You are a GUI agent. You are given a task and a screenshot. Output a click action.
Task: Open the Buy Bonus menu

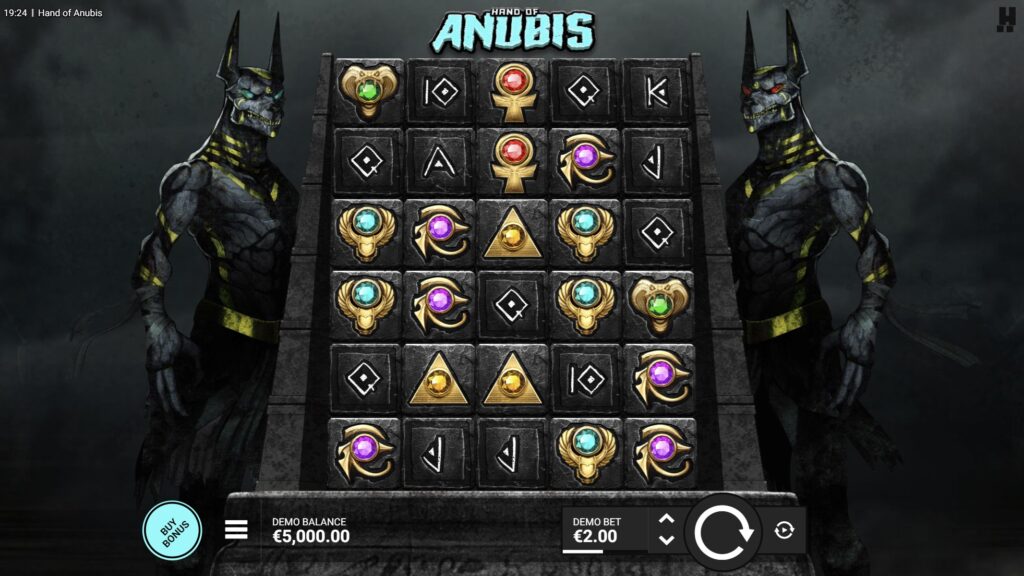tap(172, 529)
